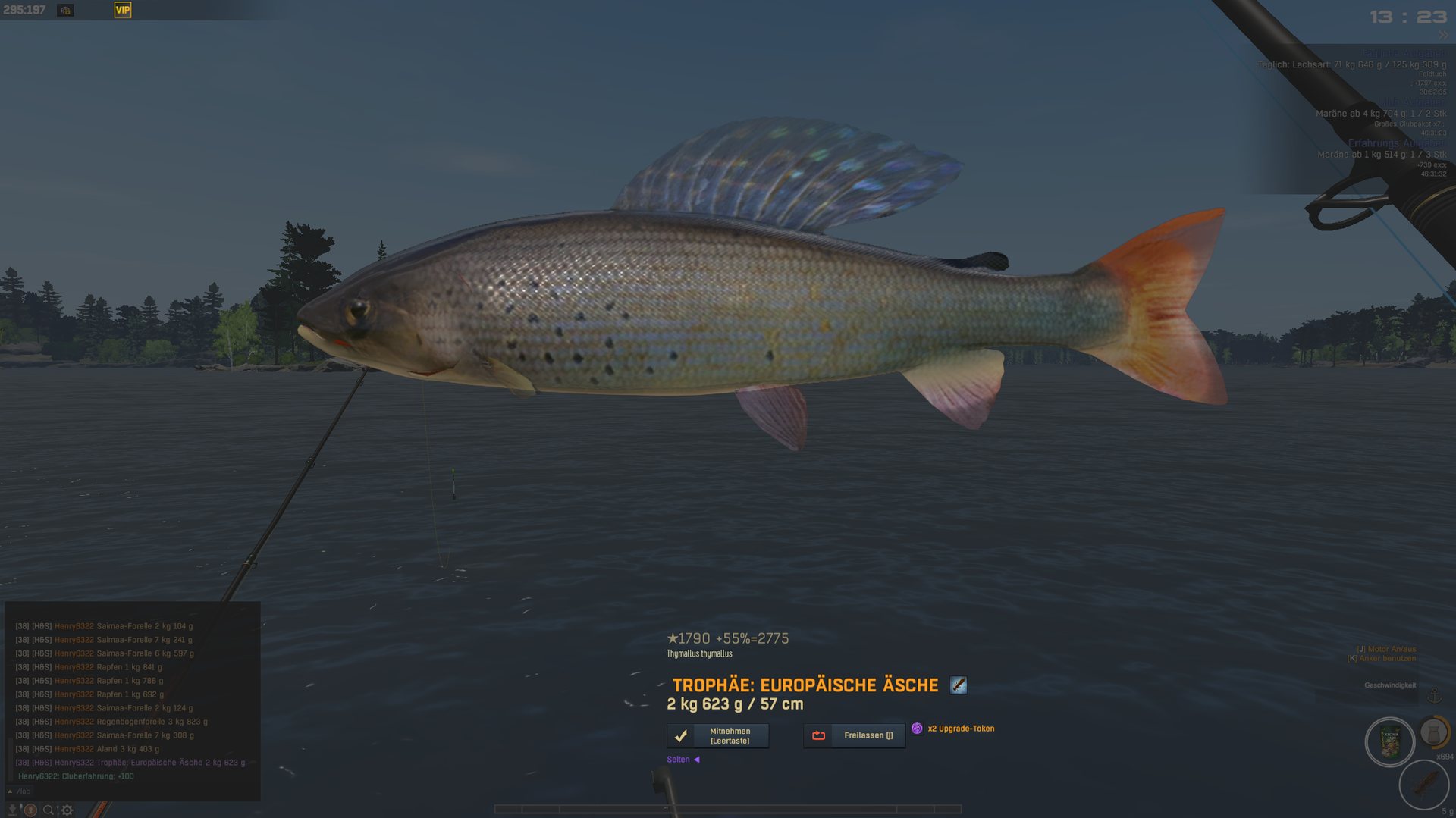Keep the fish with the Mitnehmen button
1456x818 pixels.
tap(717, 735)
